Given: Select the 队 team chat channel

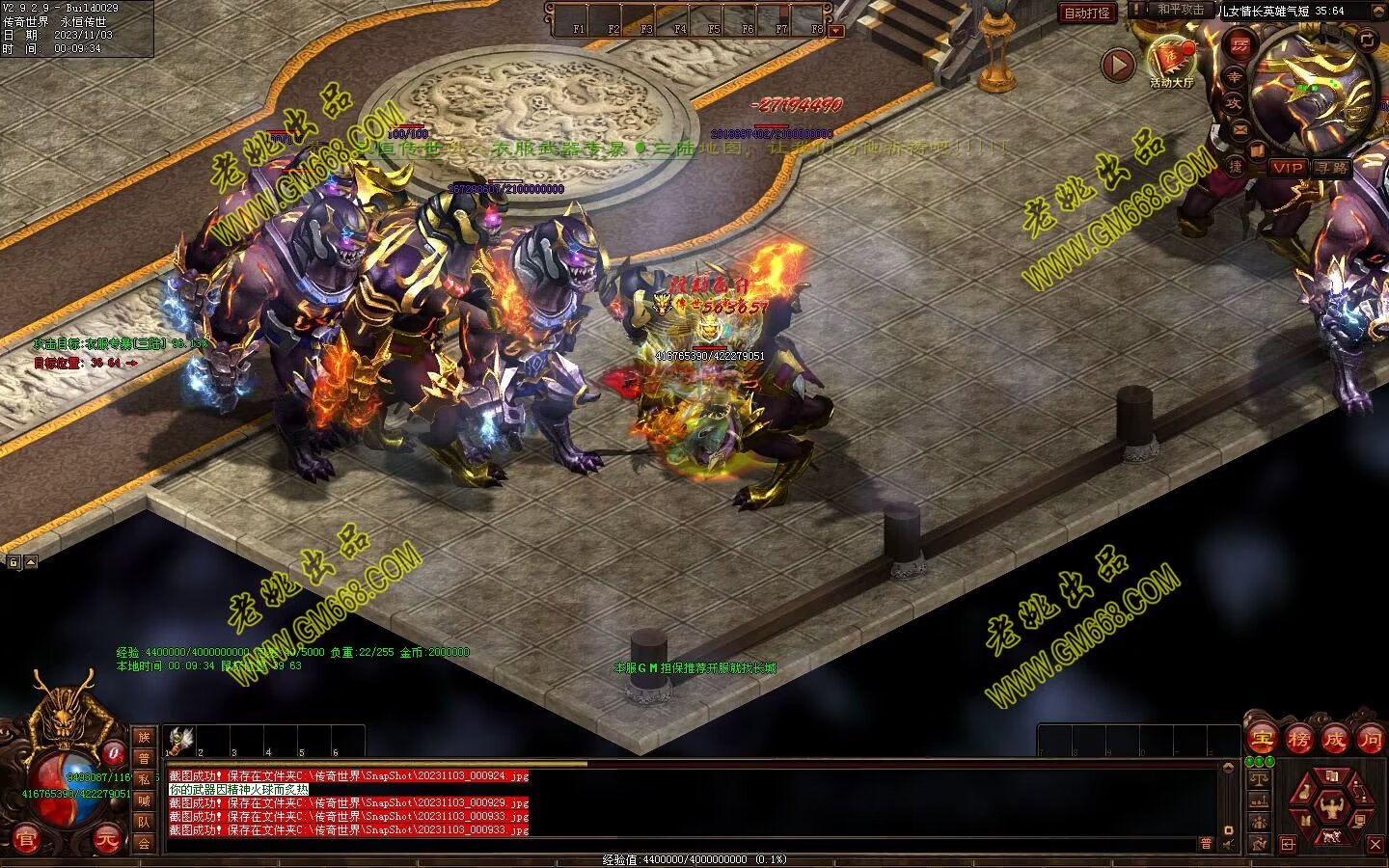Looking at the screenshot, I should (144, 822).
